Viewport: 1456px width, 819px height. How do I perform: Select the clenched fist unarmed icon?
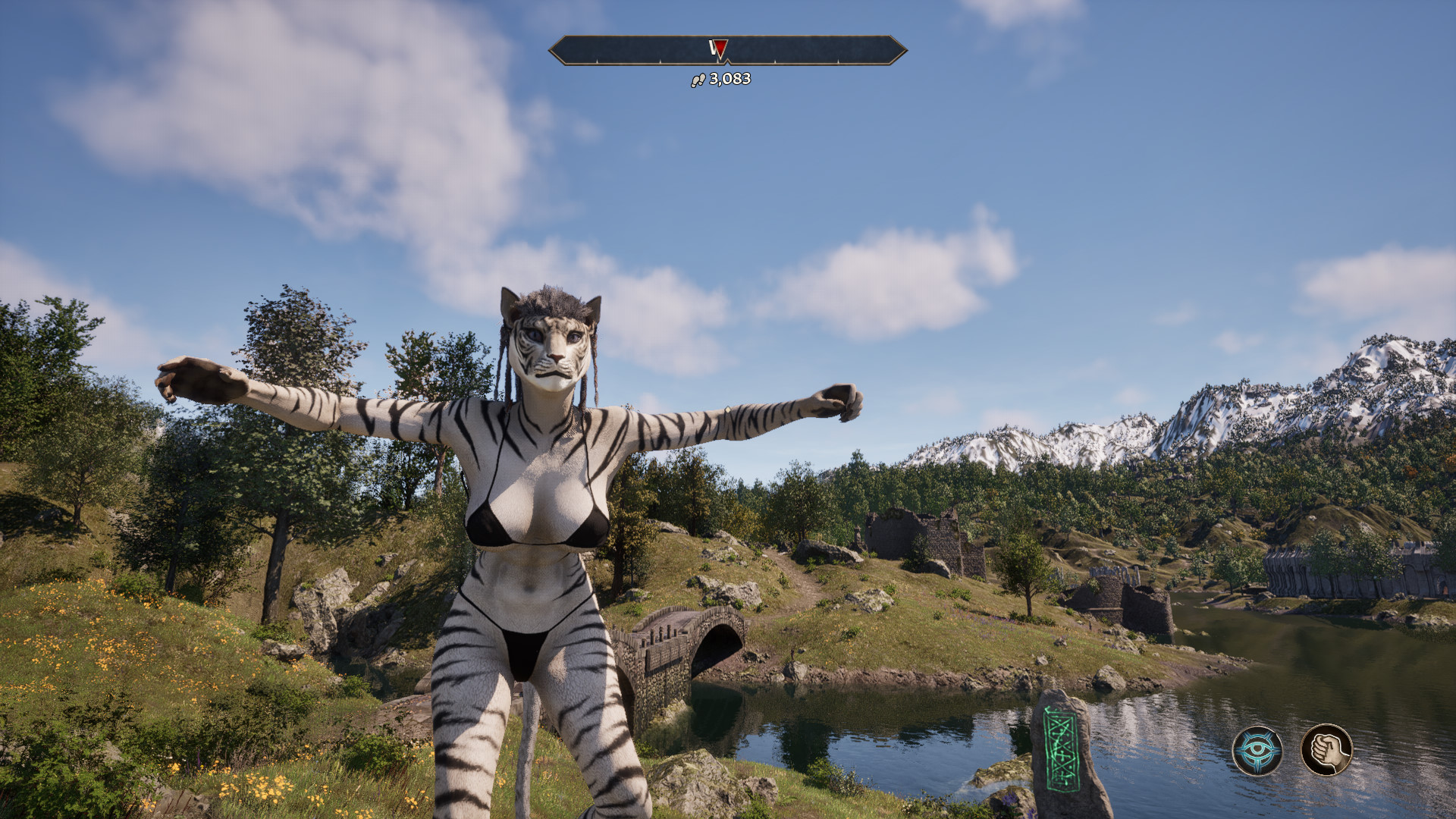[1326, 750]
